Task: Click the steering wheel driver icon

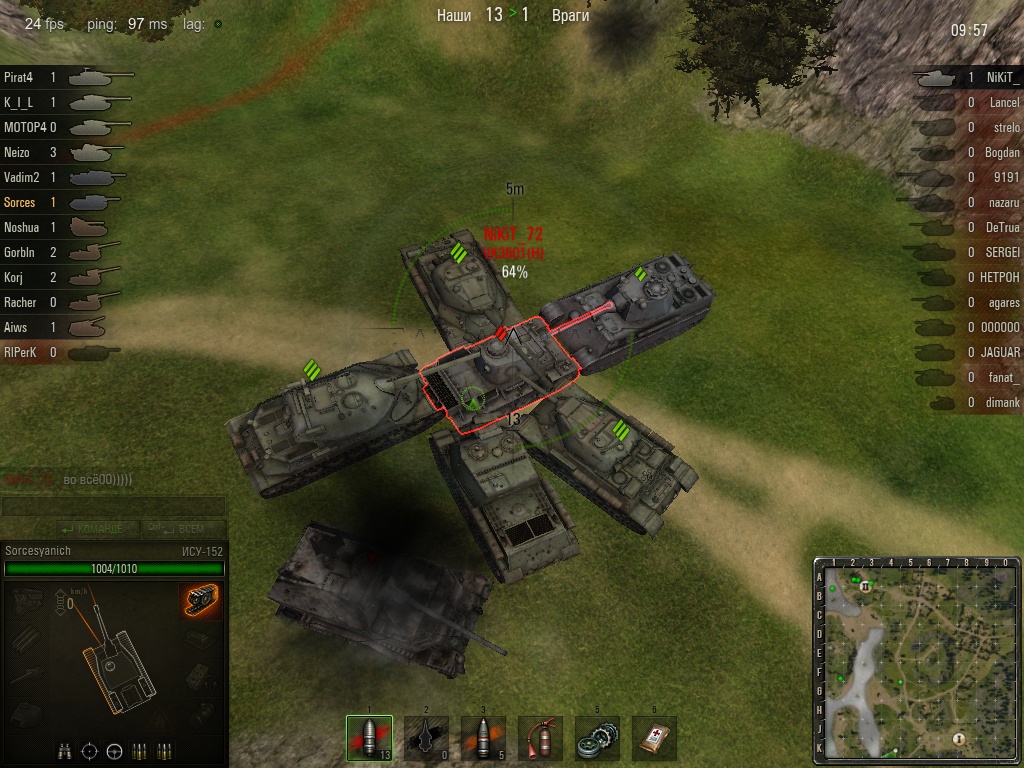Action: 114,750
